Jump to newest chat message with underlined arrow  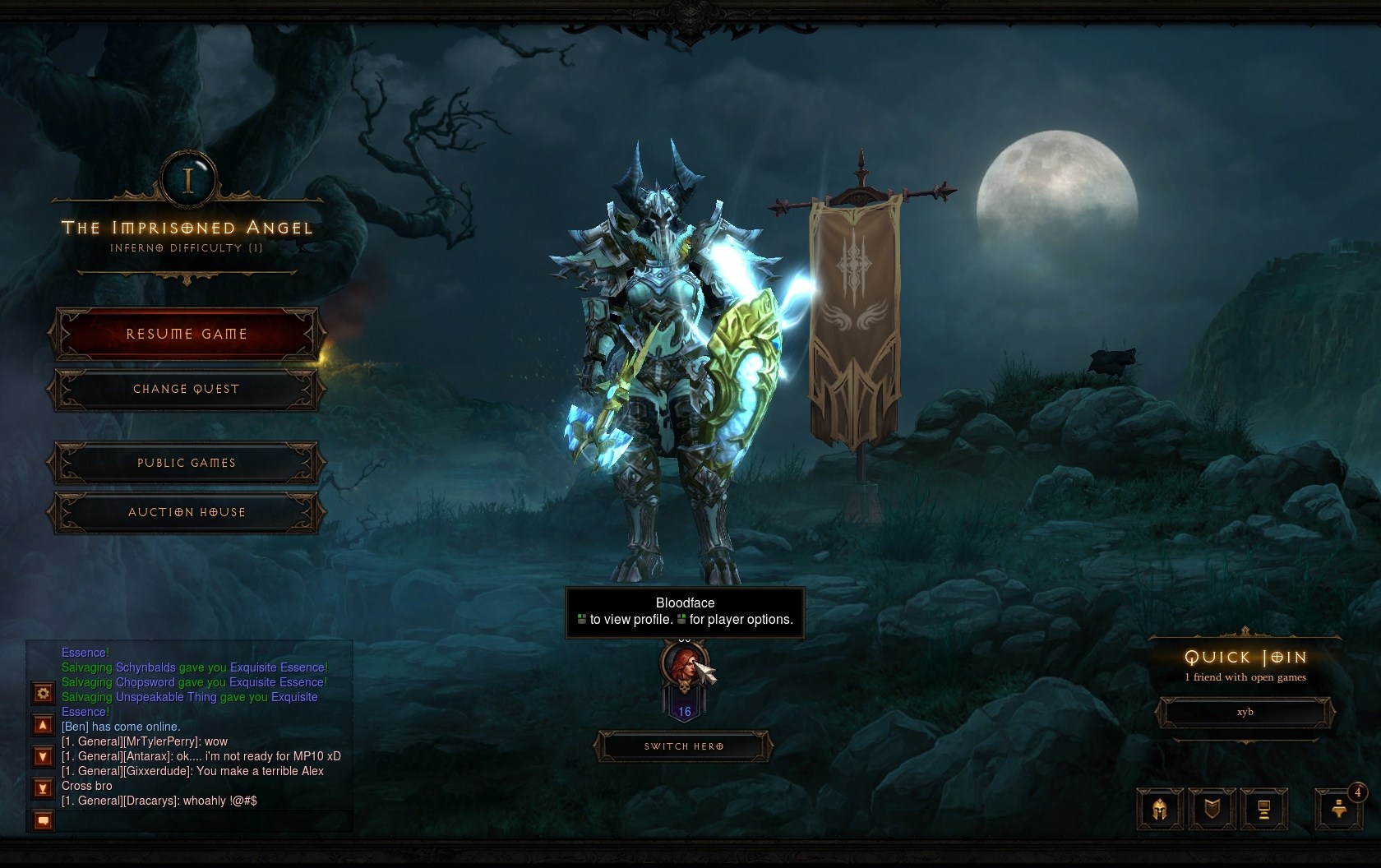click(44, 787)
